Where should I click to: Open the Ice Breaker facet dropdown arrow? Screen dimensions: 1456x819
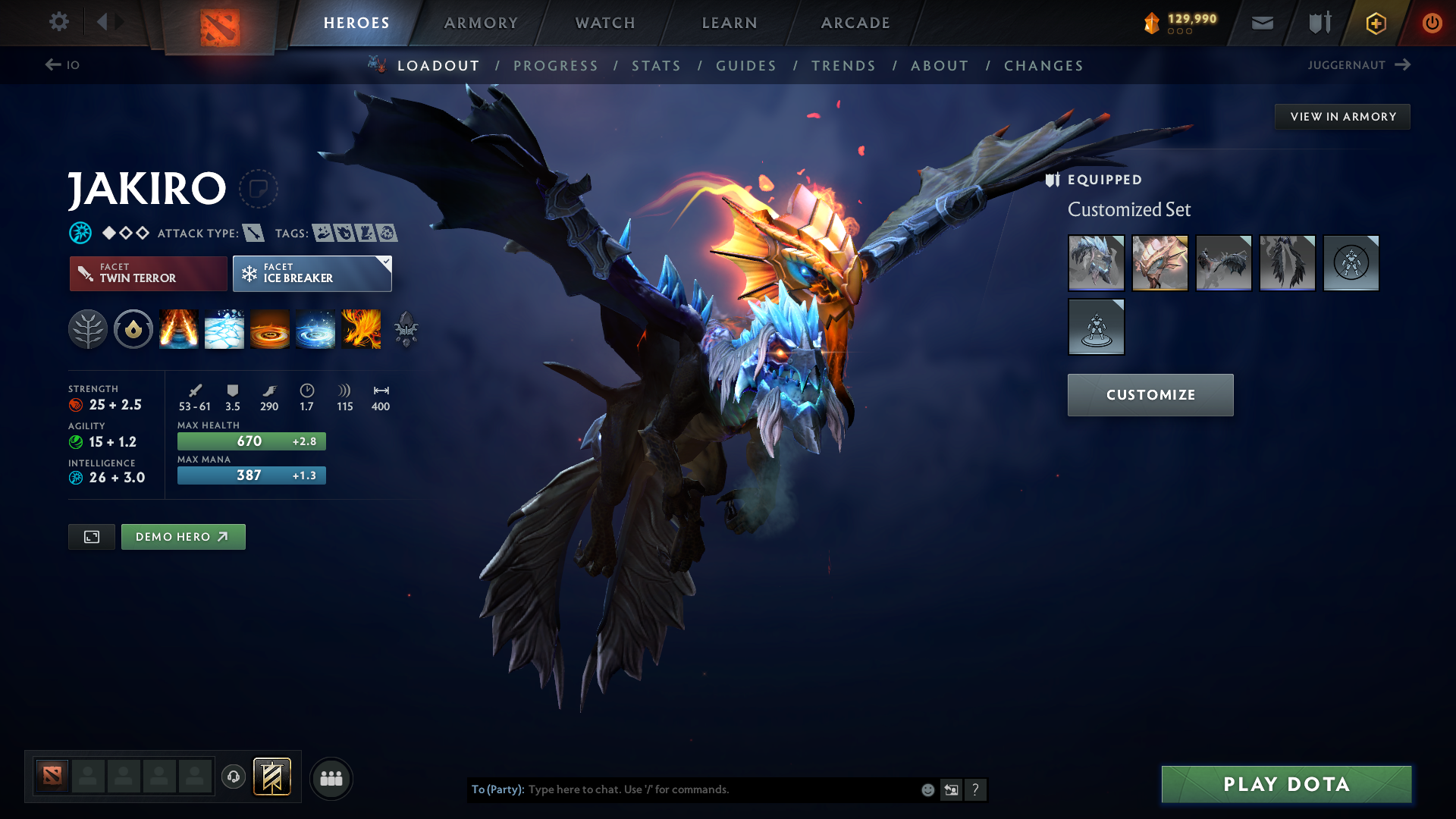385,261
